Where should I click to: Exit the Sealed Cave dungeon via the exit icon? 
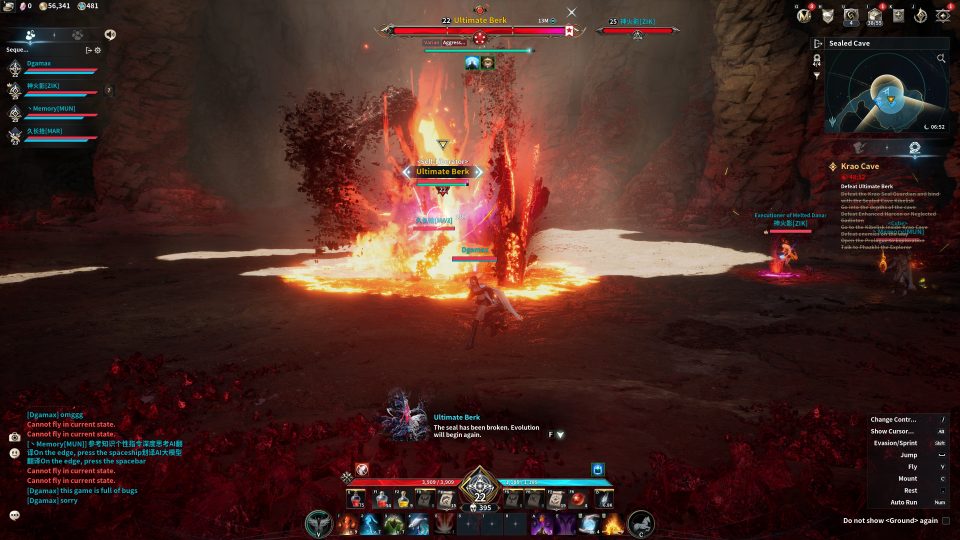pyautogui.click(x=818, y=44)
